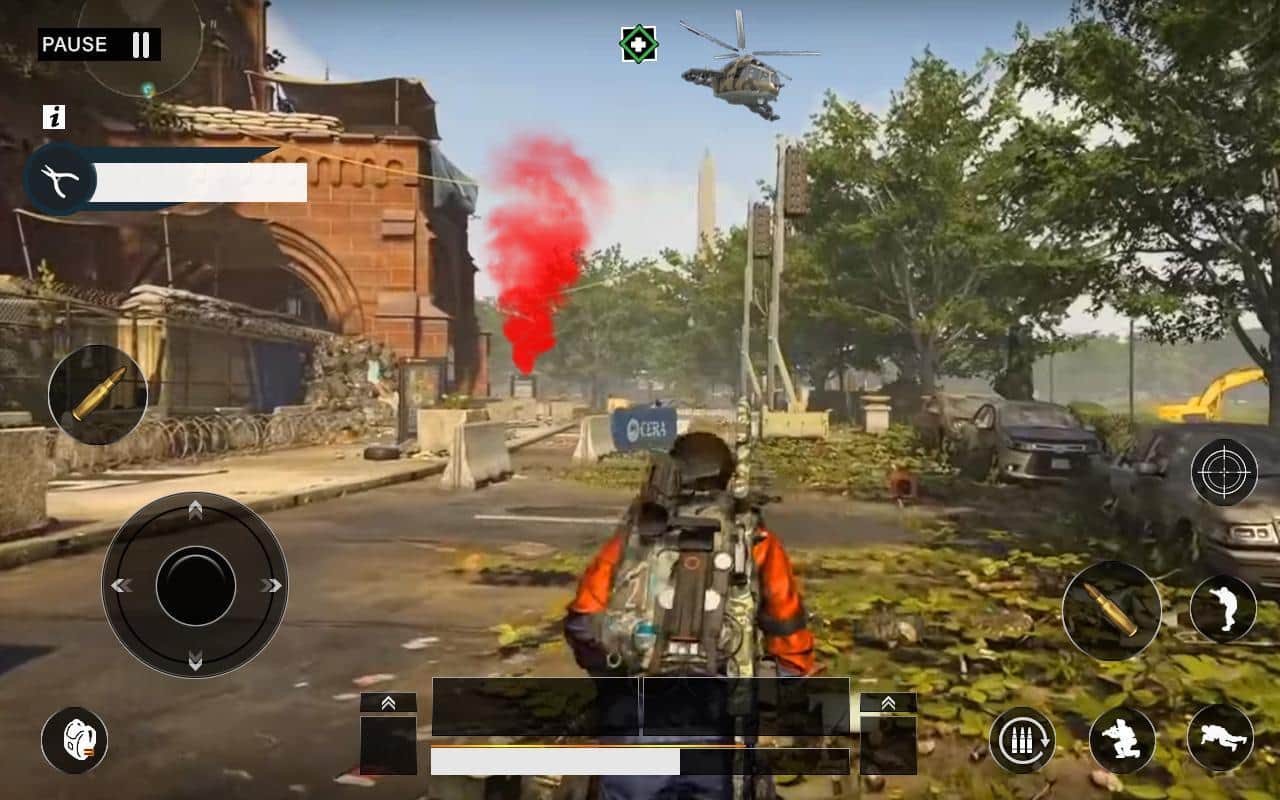Go prone with the lying soldier icon
The height and width of the screenshot is (800, 1280).
tap(1220, 738)
